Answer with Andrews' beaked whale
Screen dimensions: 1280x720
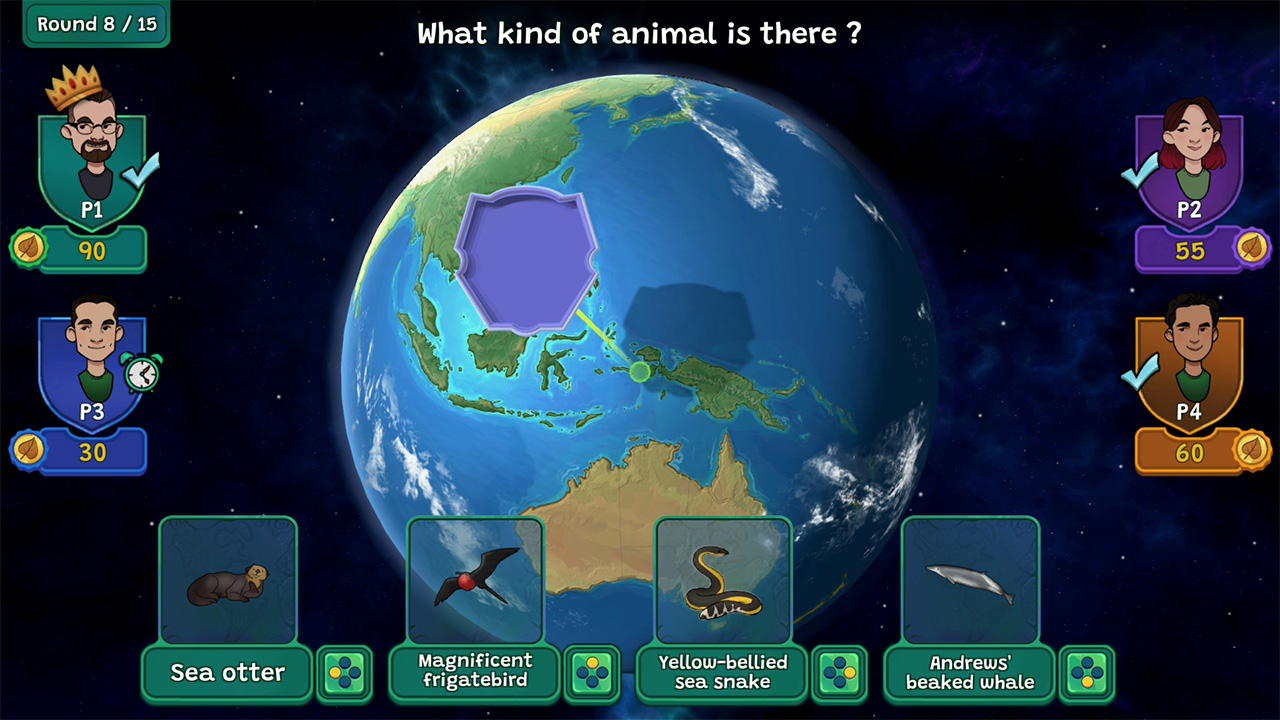pos(967,673)
